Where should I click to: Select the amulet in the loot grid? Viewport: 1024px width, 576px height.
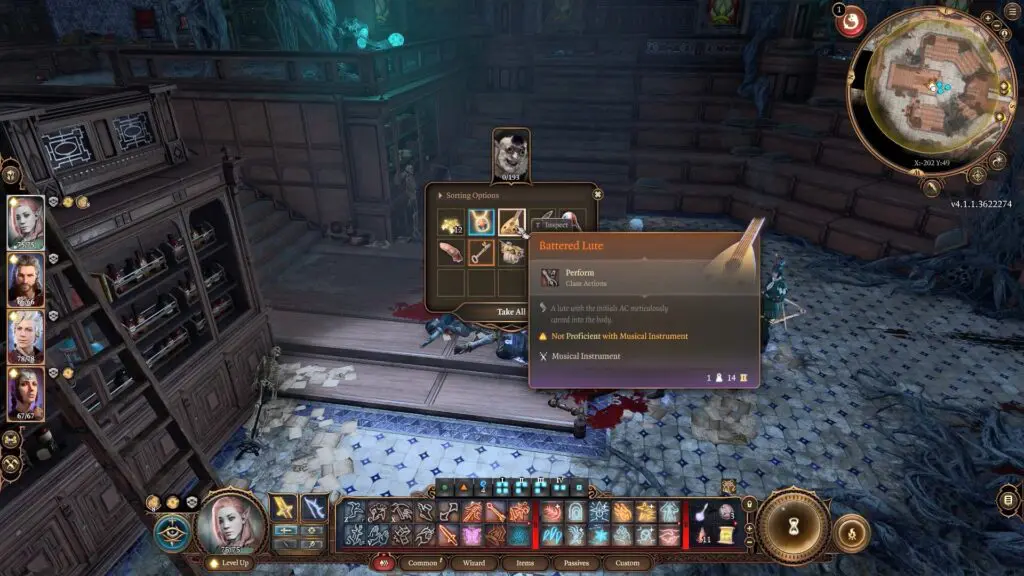tap(481, 222)
